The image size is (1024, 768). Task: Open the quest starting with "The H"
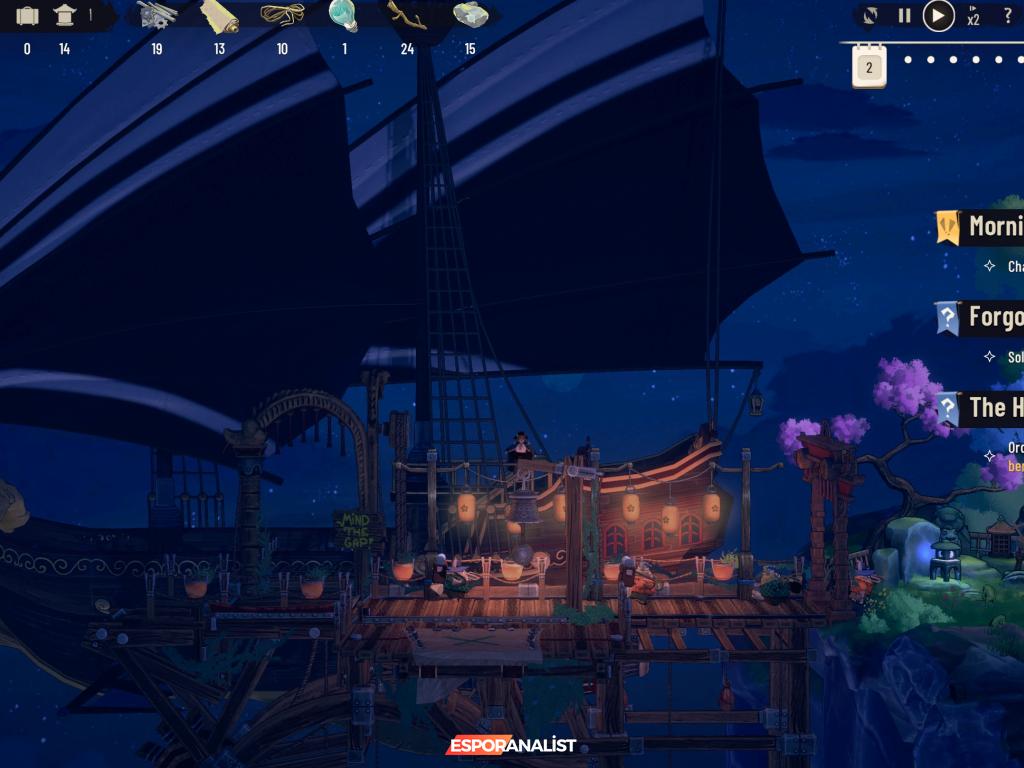pyautogui.click(x=993, y=408)
